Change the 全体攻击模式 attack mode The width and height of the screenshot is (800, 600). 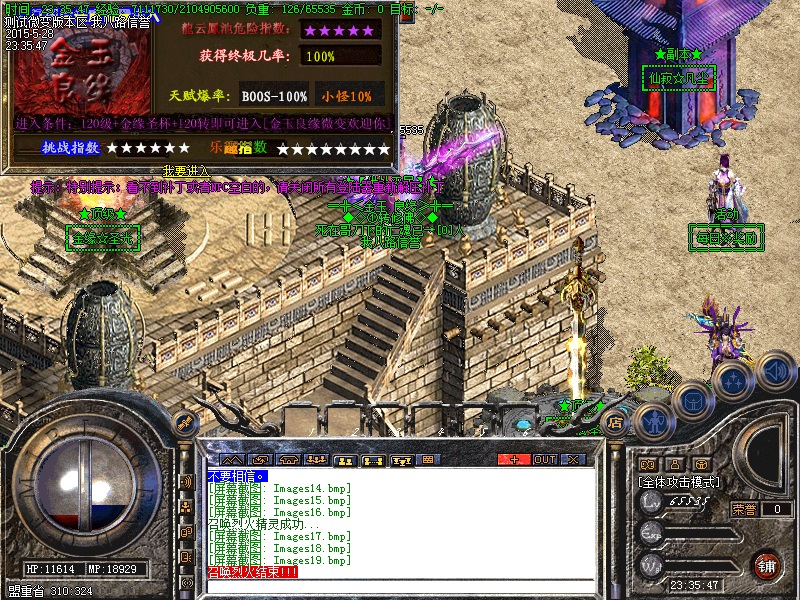(x=680, y=481)
